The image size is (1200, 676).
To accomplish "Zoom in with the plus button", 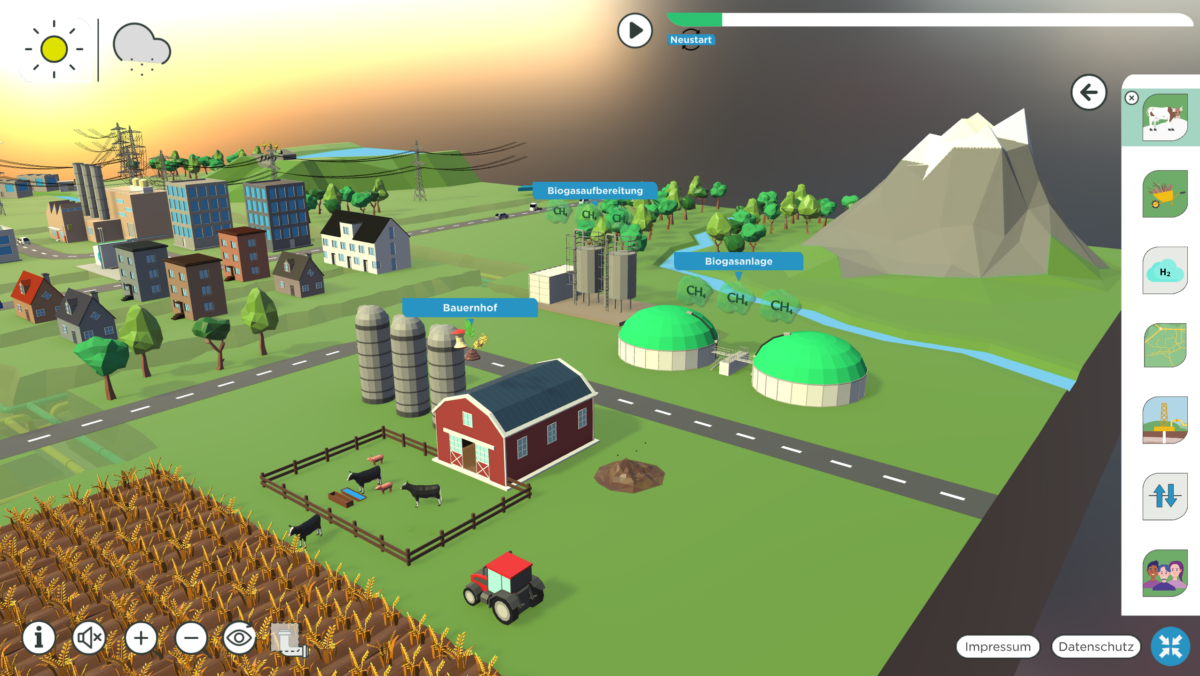I will (141, 637).
